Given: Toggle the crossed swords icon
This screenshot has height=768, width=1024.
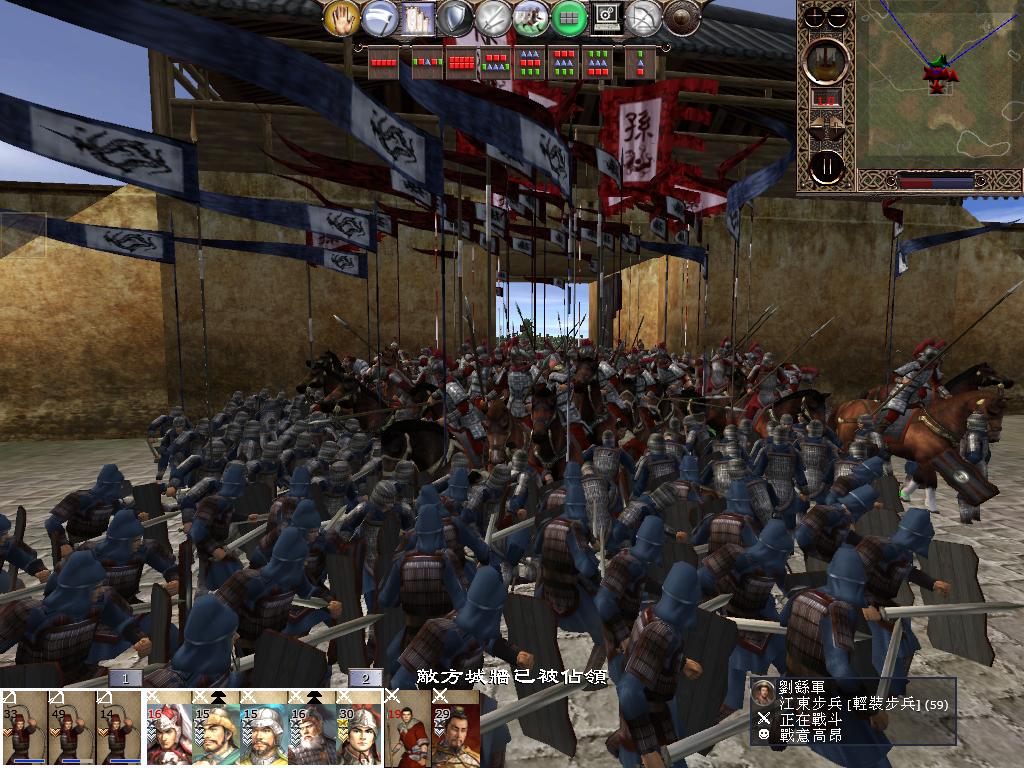Looking at the screenshot, I should (x=493, y=17).
